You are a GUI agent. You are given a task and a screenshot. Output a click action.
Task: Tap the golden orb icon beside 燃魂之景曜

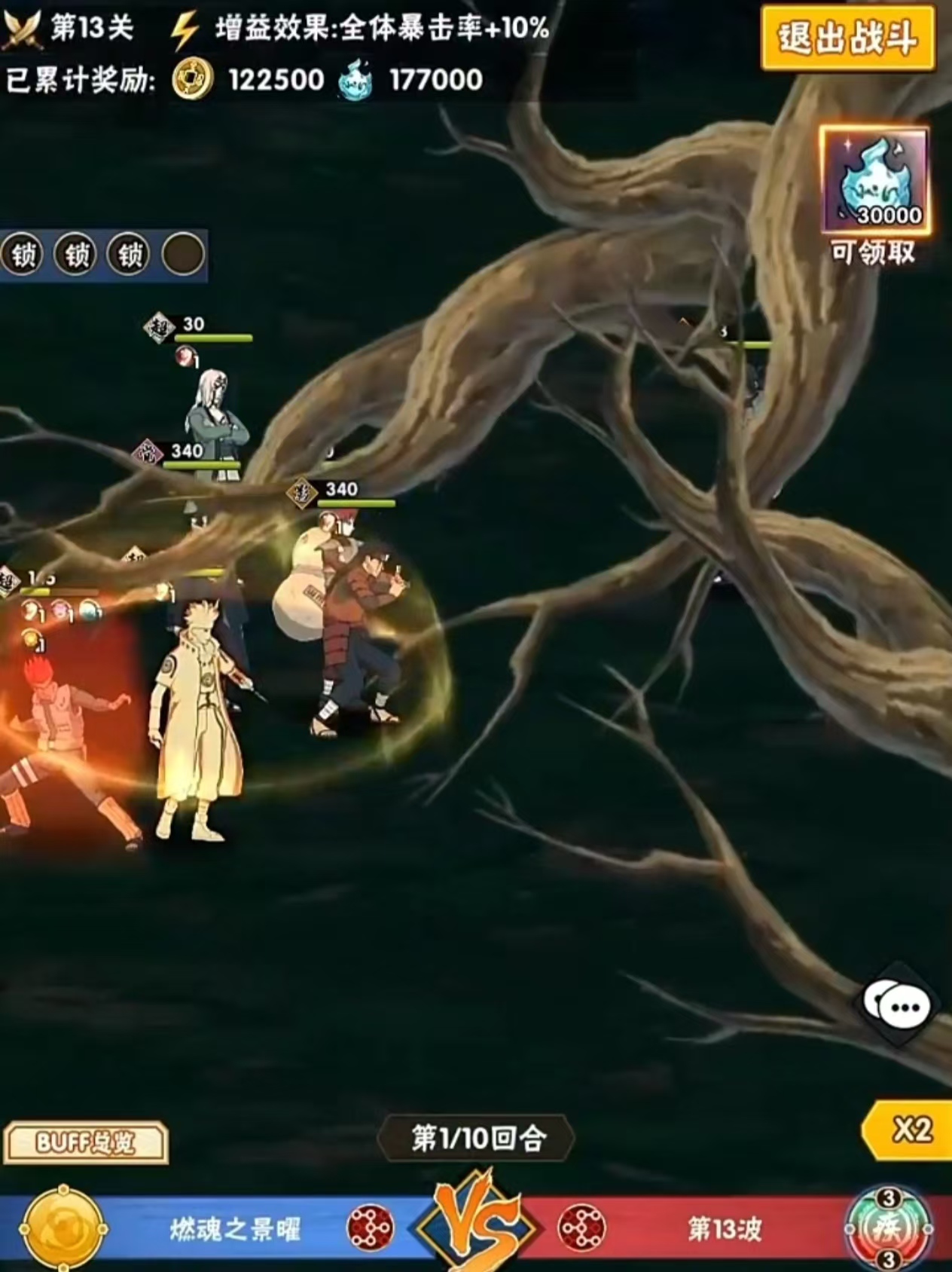point(62,1228)
